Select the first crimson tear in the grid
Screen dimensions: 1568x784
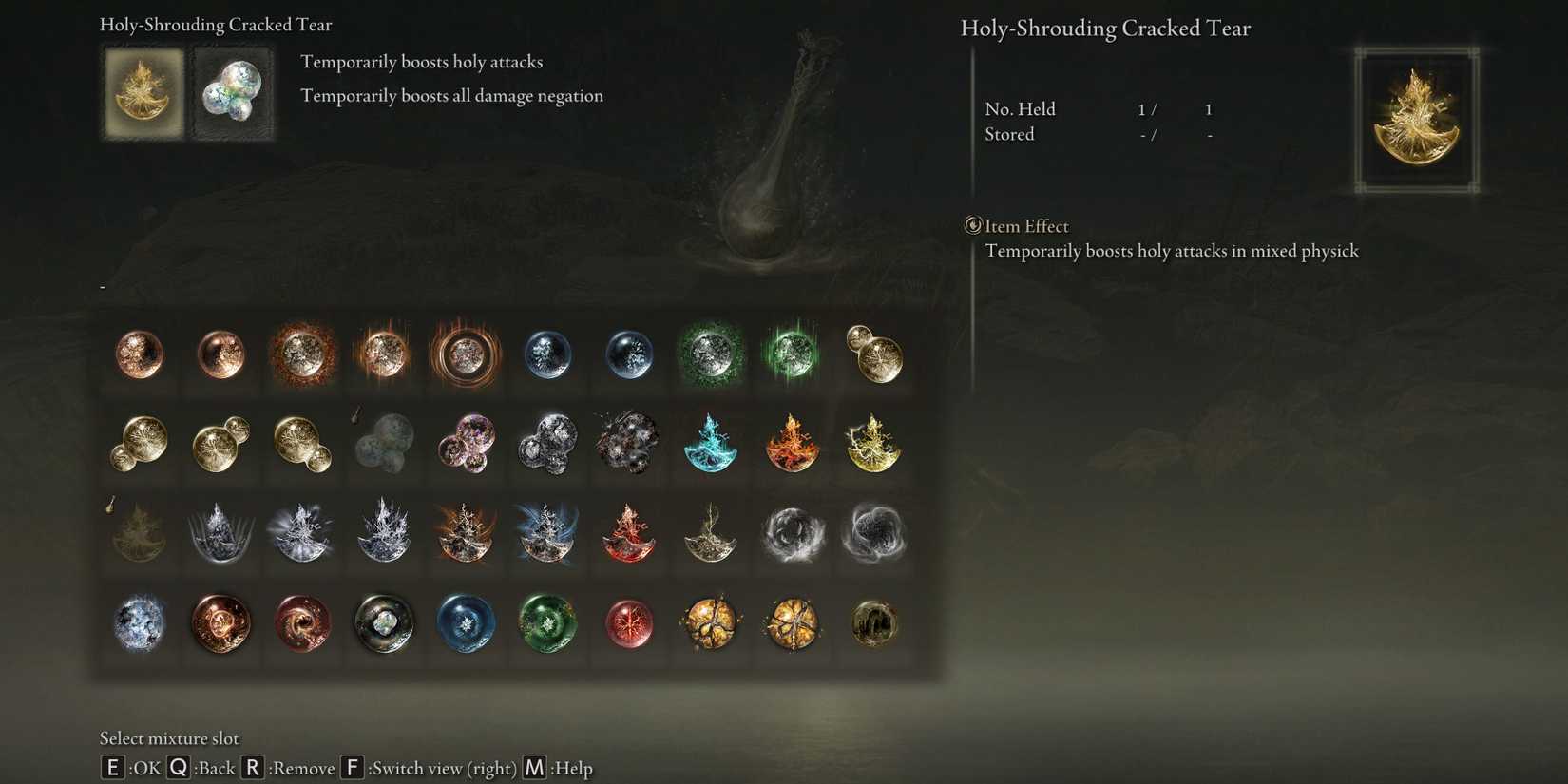pos(140,354)
